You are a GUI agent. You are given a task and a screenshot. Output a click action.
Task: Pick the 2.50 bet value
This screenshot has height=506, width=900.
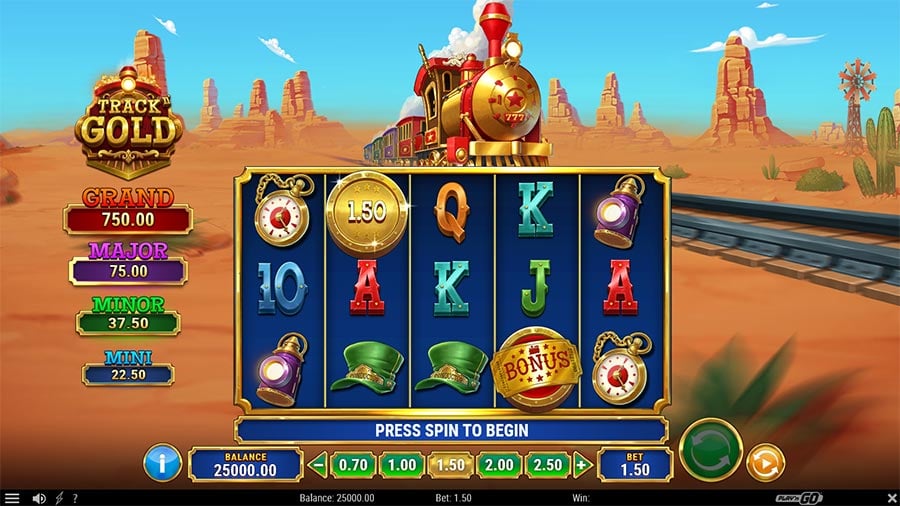point(548,464)
